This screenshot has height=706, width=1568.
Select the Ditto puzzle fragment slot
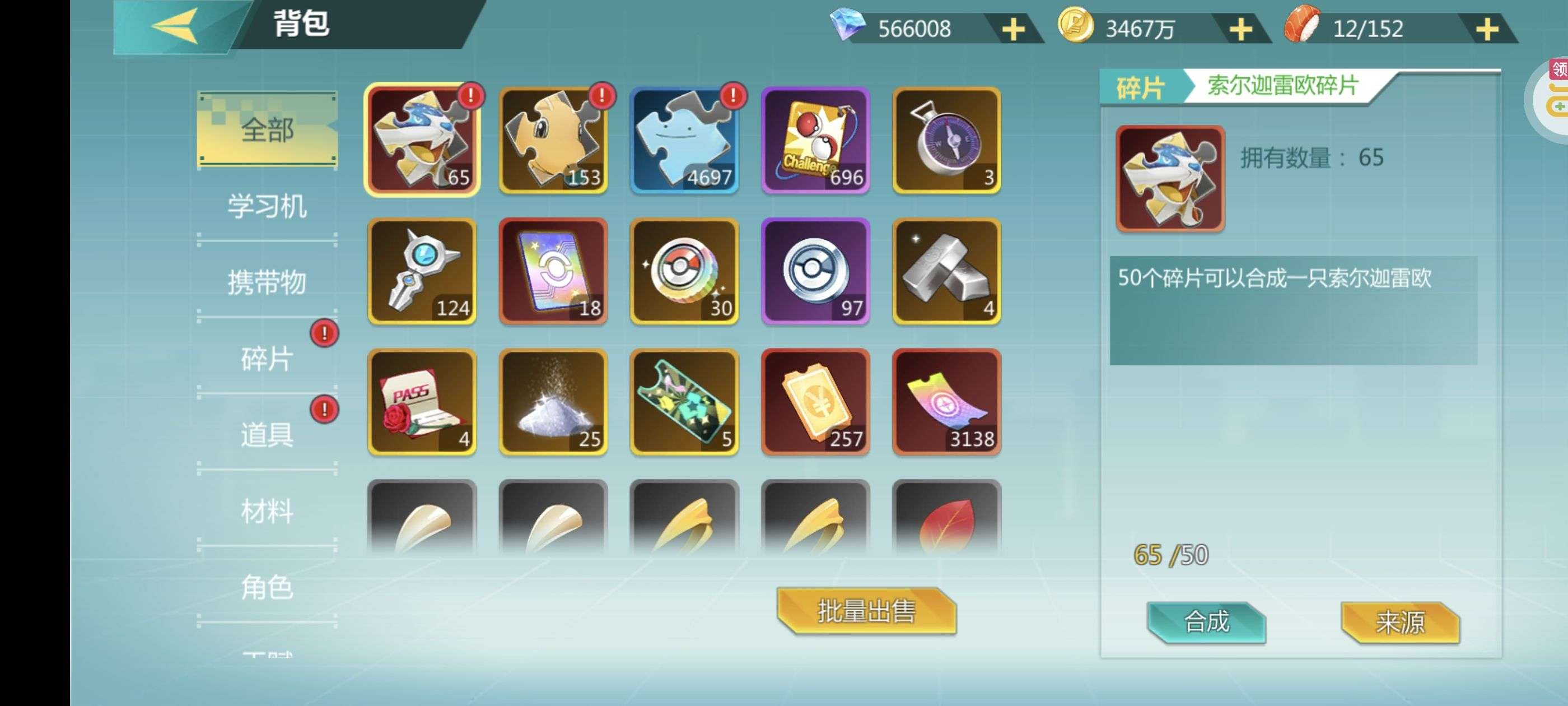[684, 141]
